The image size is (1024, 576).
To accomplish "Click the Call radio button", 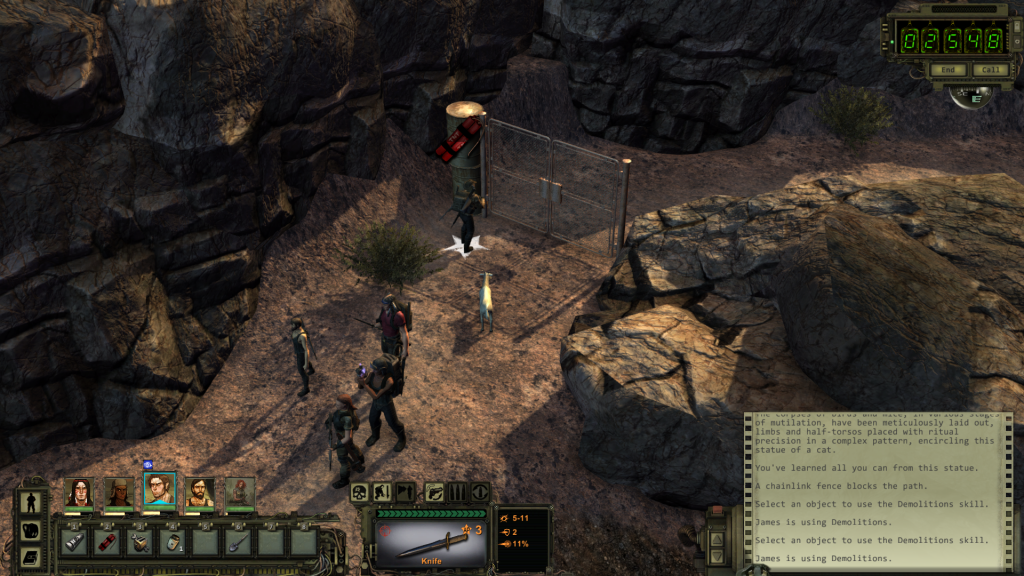I will (990, 70).
